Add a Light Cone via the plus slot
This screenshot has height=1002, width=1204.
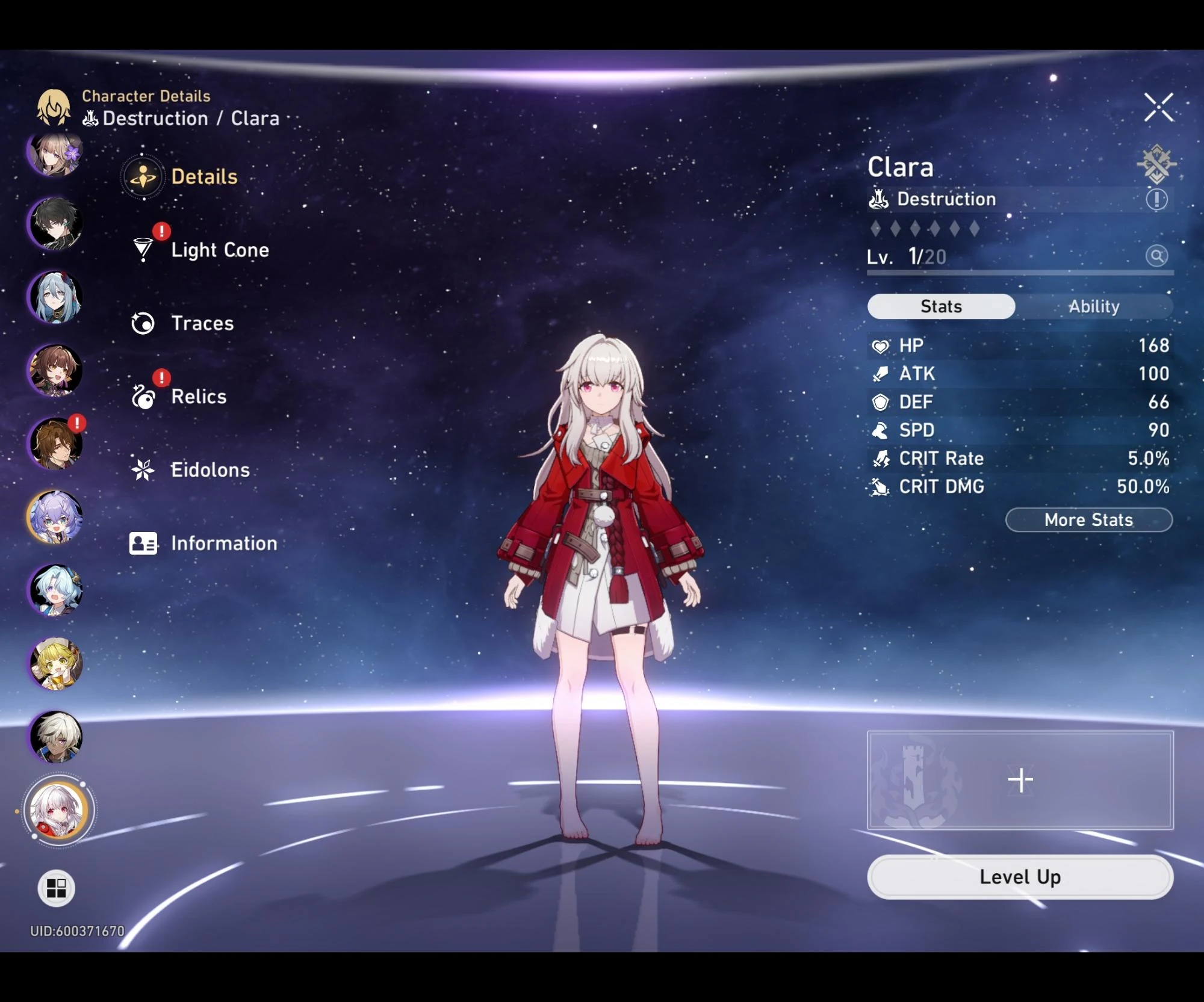click(1020, 778)
